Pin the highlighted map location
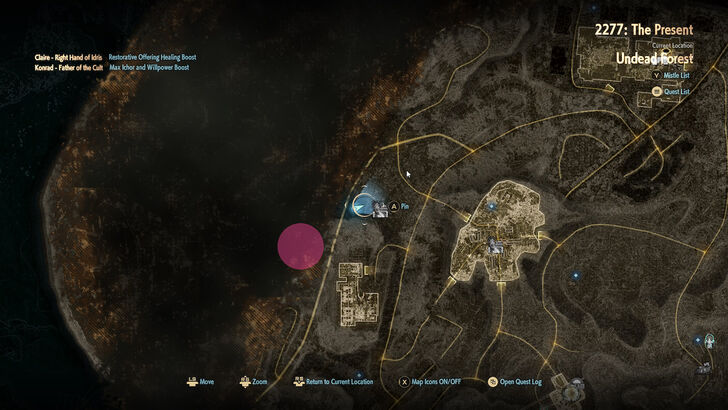The width and height of the screenshot is (728, 410). point(400,207)
